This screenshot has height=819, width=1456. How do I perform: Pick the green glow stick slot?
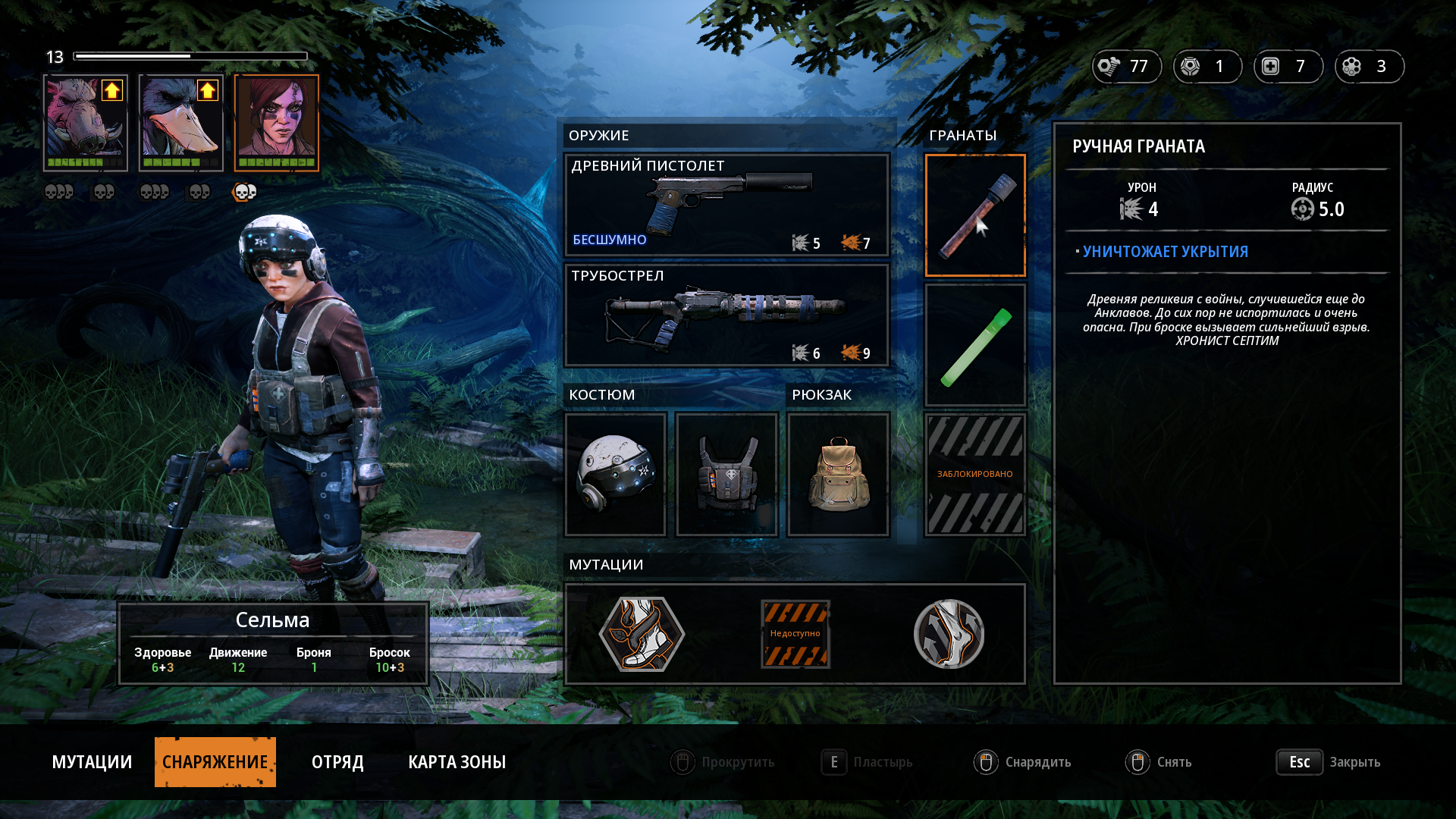click(x=975, y=346)
